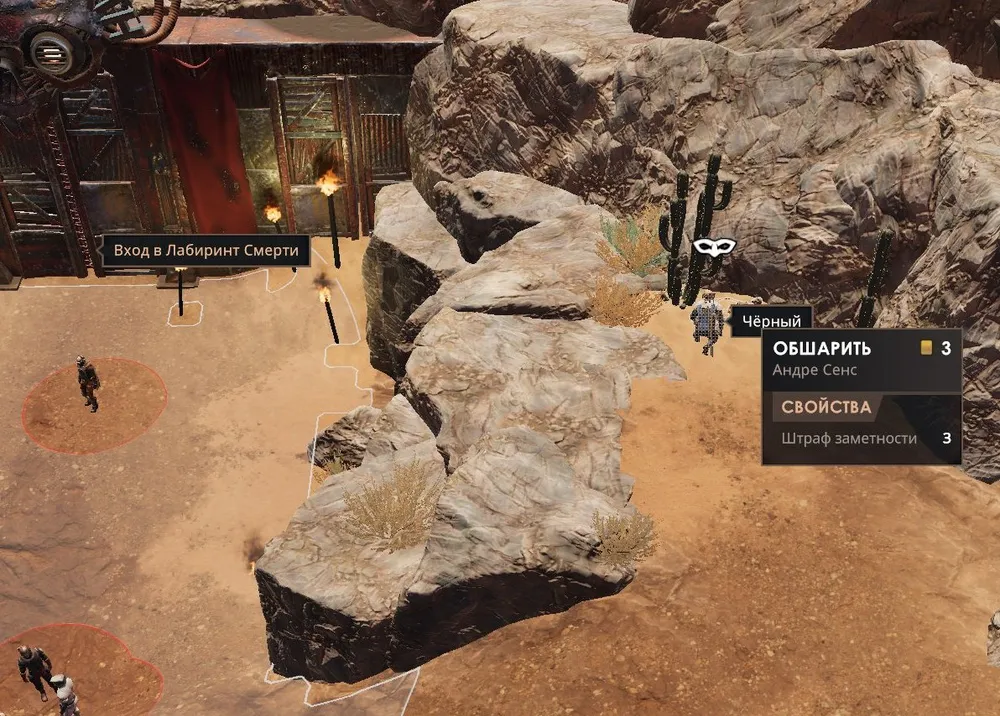Image resolution: width=1000 pixels, height=716 pixels.
Task: Select the white mask icon above the character
Action: [714, 246]
